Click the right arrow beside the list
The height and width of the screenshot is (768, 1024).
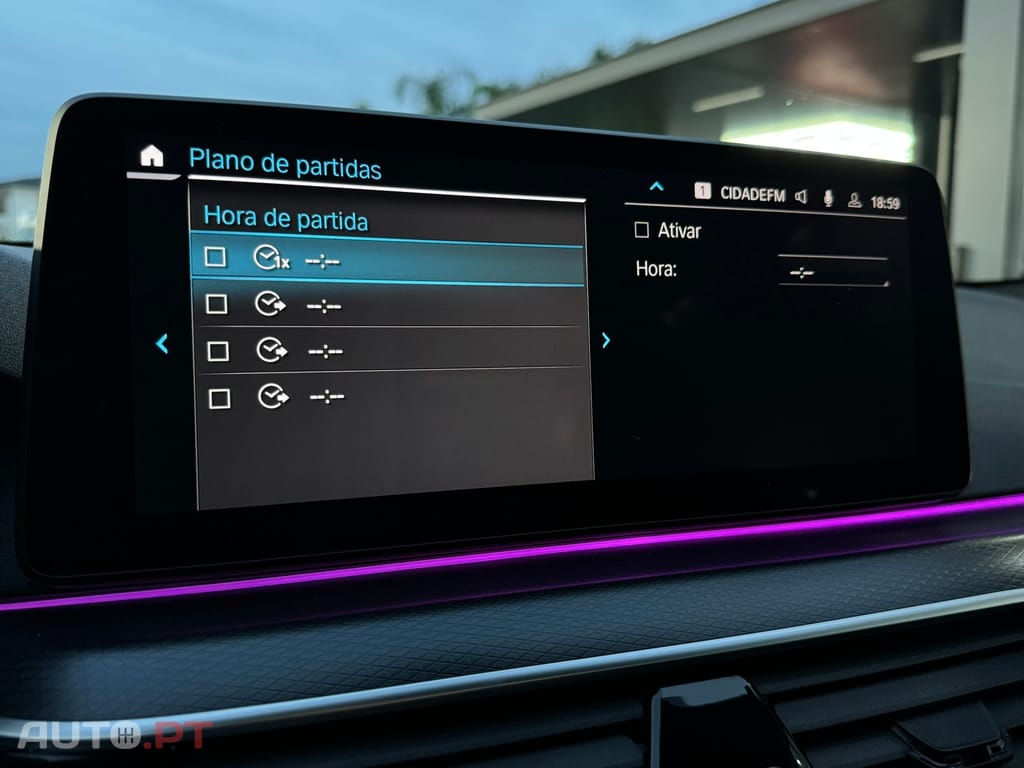pyautogui.click(x=606, y=340)
